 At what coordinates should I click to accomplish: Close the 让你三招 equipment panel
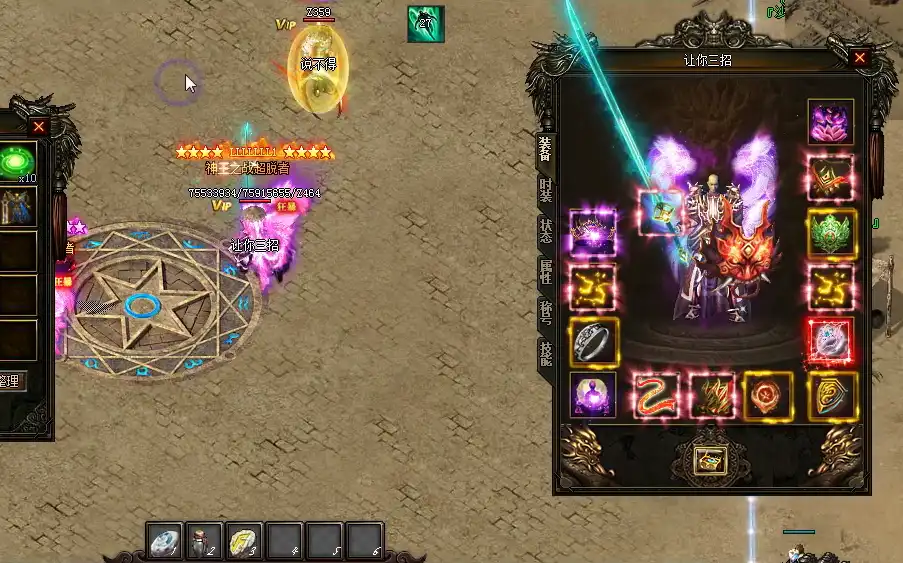coord(859,58)
